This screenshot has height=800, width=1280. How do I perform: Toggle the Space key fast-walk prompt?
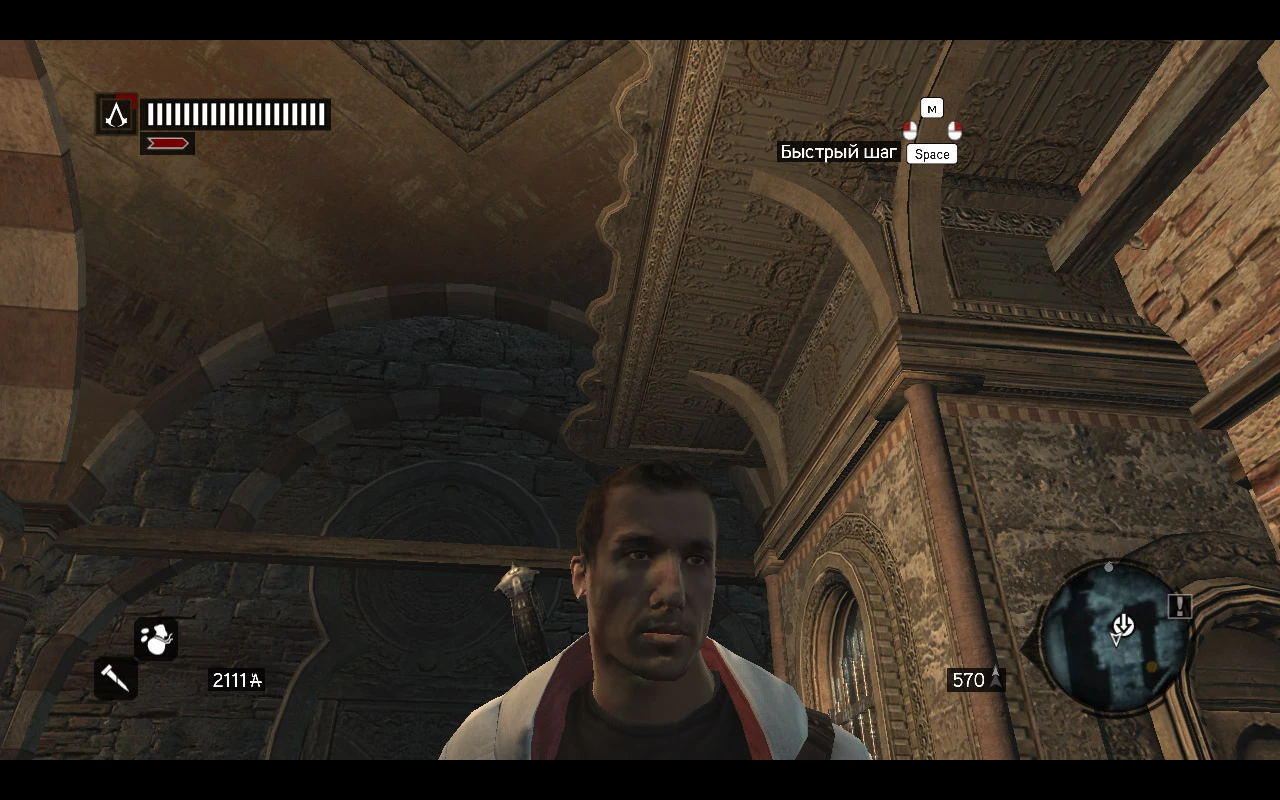[x=931, y=153]
